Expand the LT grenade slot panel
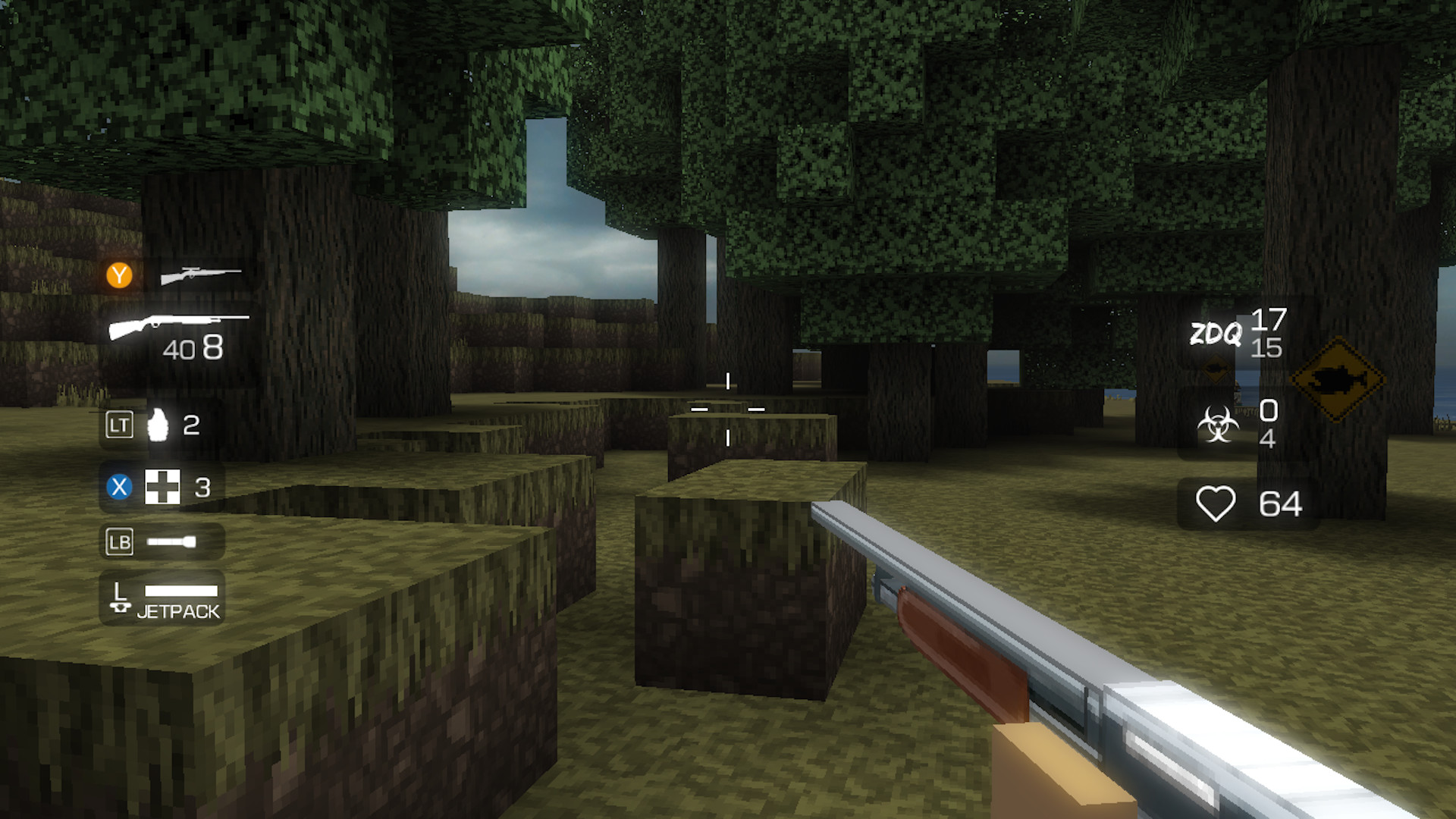Screen dimensions: 1456x819 [x=161, y=426]
